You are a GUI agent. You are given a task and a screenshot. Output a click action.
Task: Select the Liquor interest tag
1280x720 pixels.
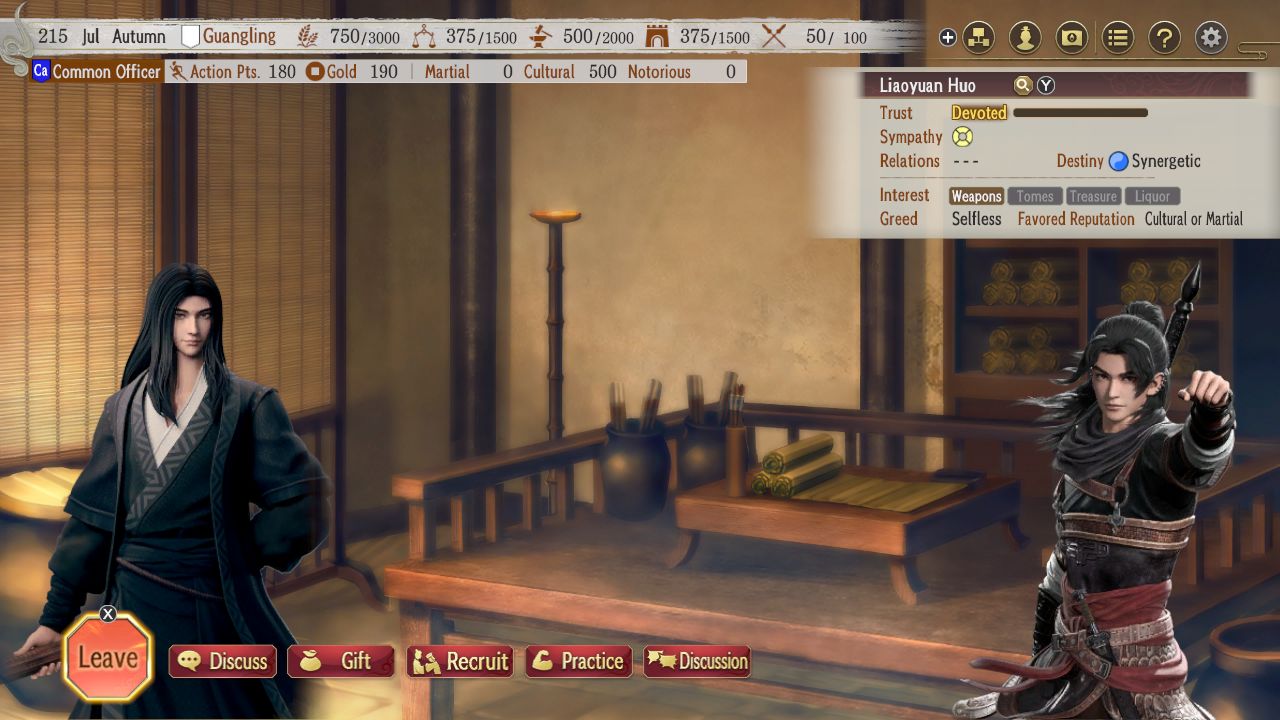click(x=1152, y=196)
